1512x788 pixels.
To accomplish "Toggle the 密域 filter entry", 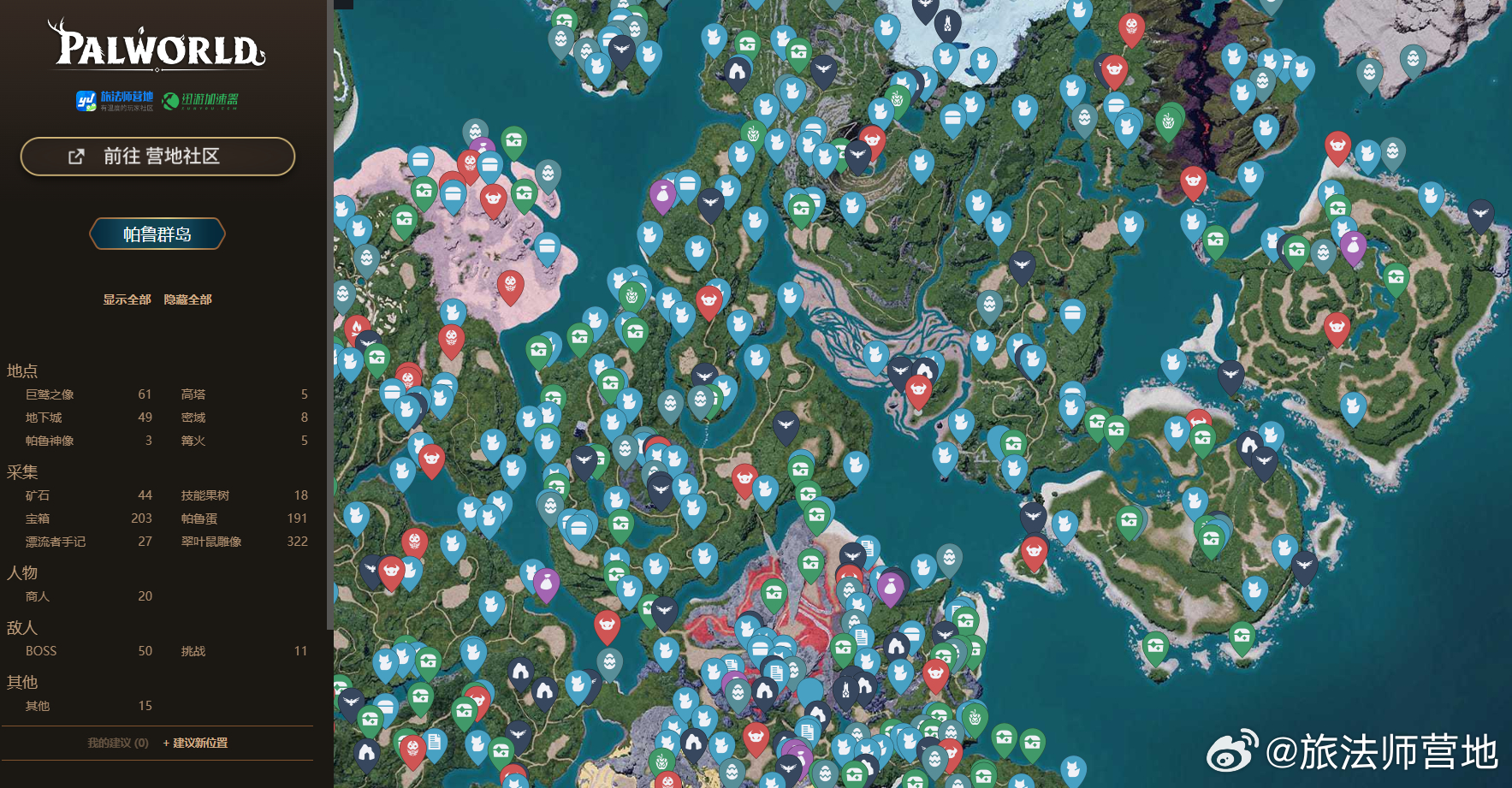I will (x=193, y=418).
